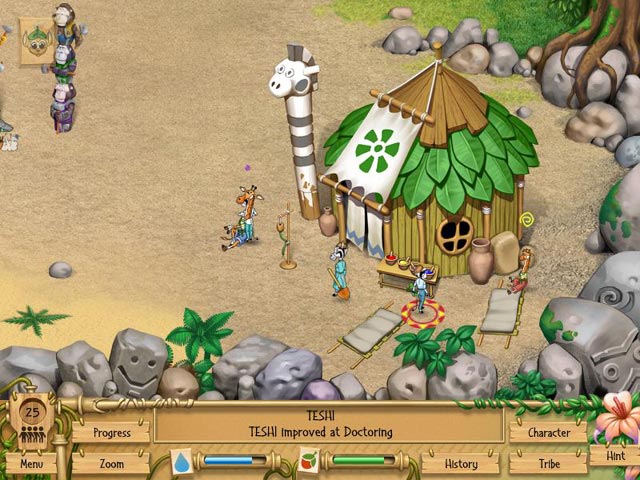
Task: Open the Progress panel
Action: [111, 433]
